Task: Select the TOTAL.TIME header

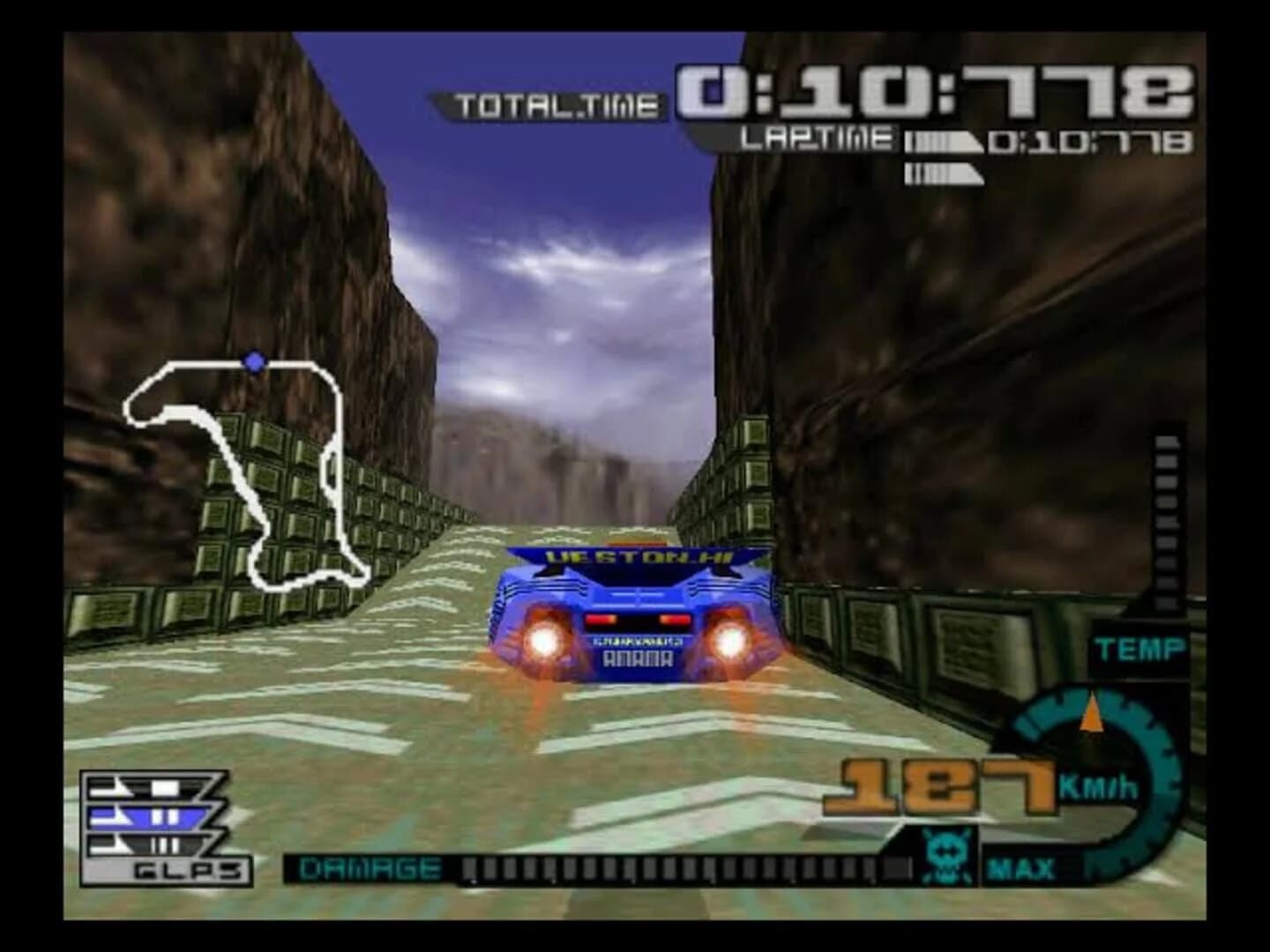Action: click(556, 102)
